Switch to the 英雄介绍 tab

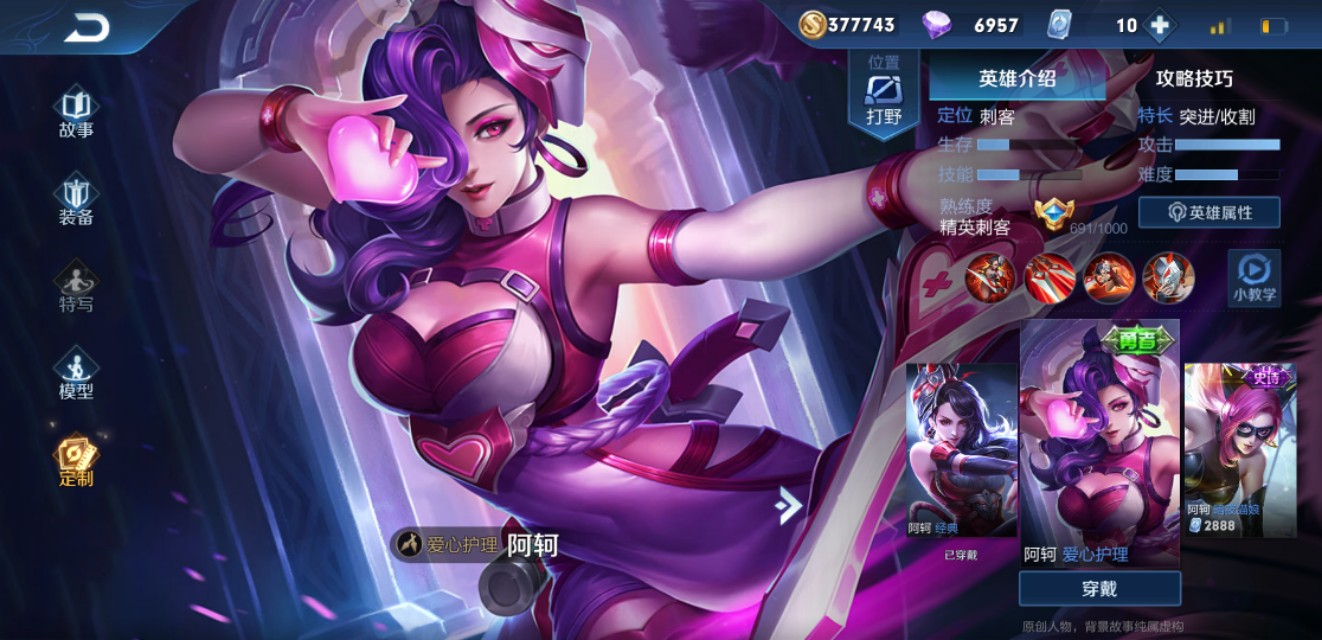tap(1017, 79)
